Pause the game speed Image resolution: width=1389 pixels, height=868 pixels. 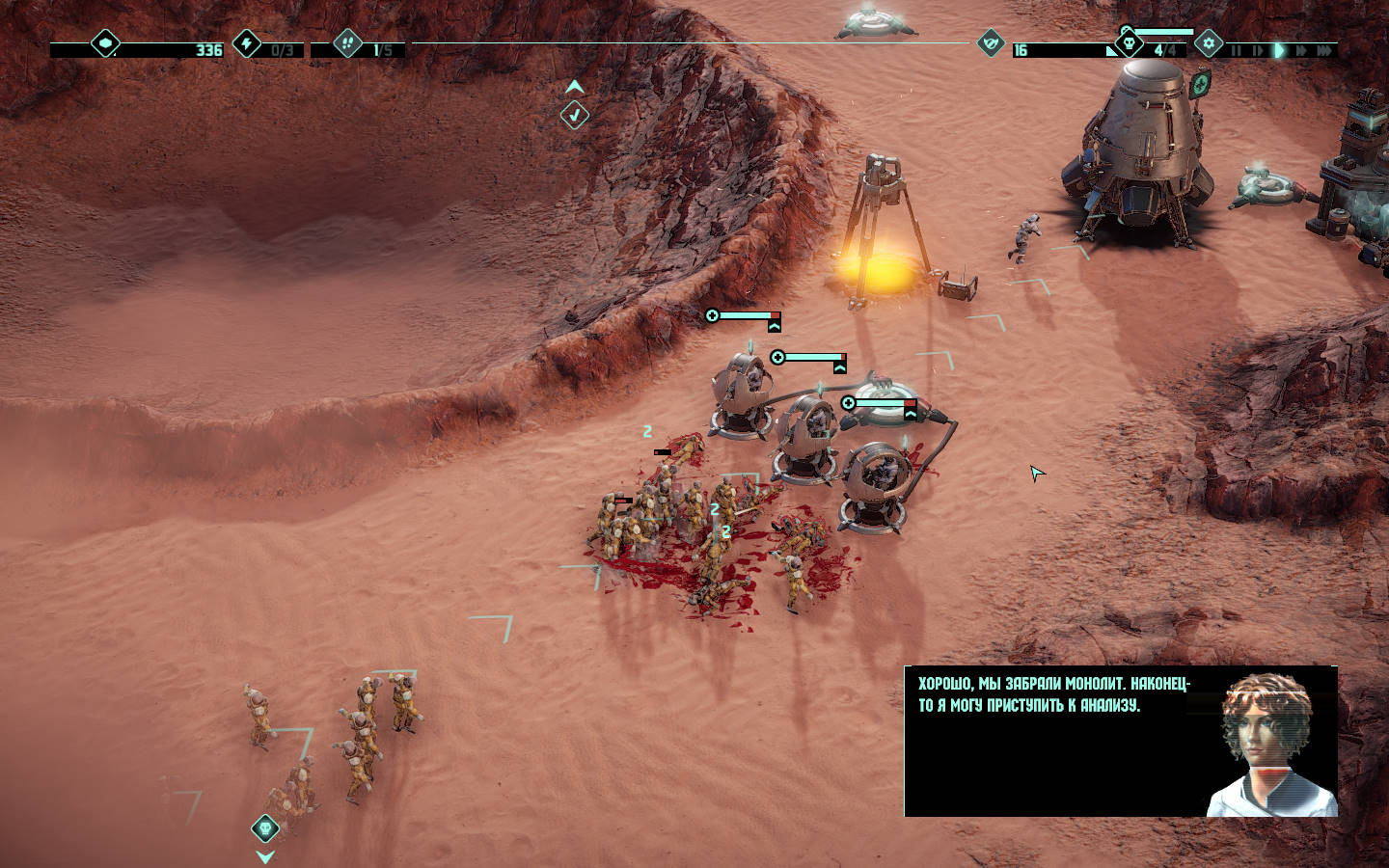[1236, 50]
